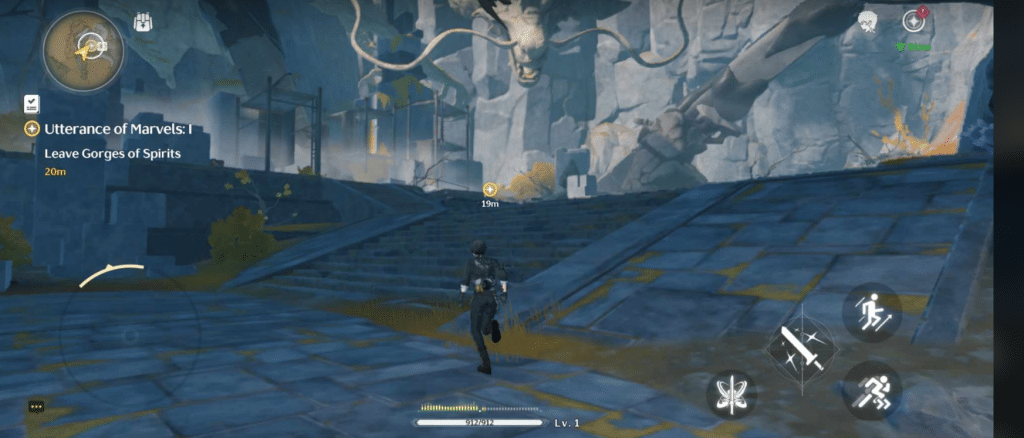Open the circular minimap
Viewport: 1024px width, 438px height.
point(84,50)
